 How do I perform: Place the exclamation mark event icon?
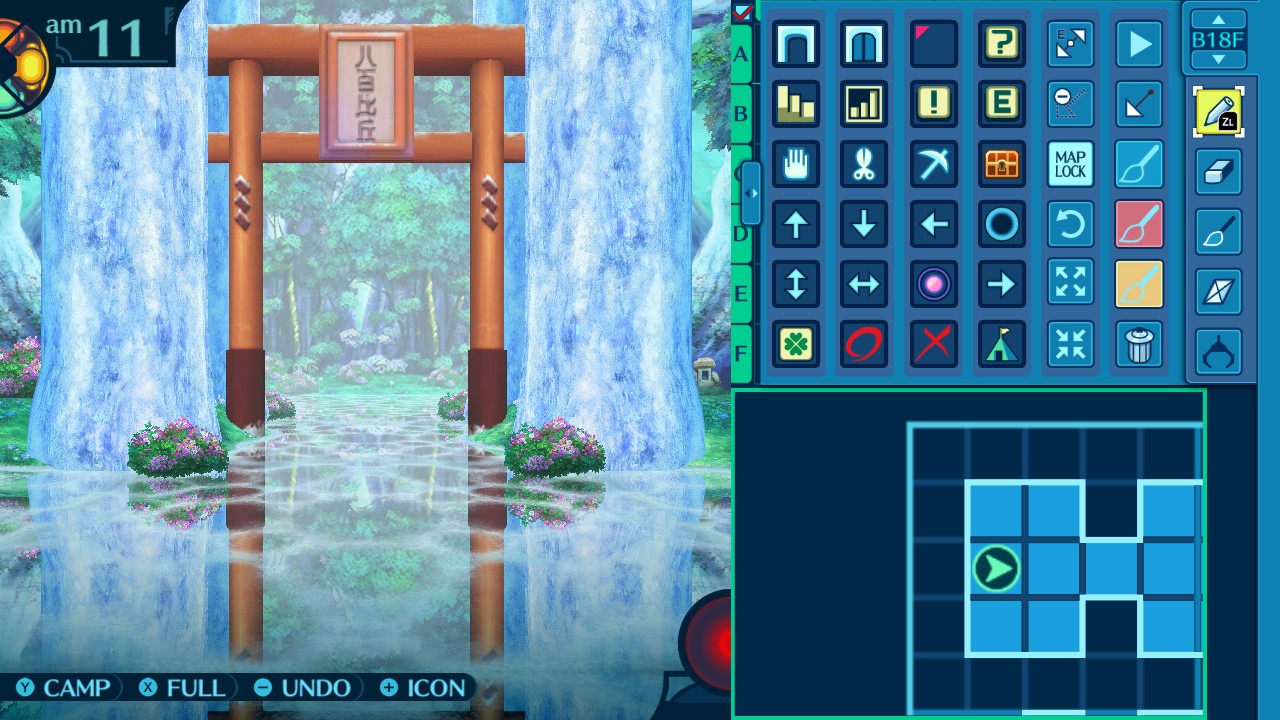point(934,104)
